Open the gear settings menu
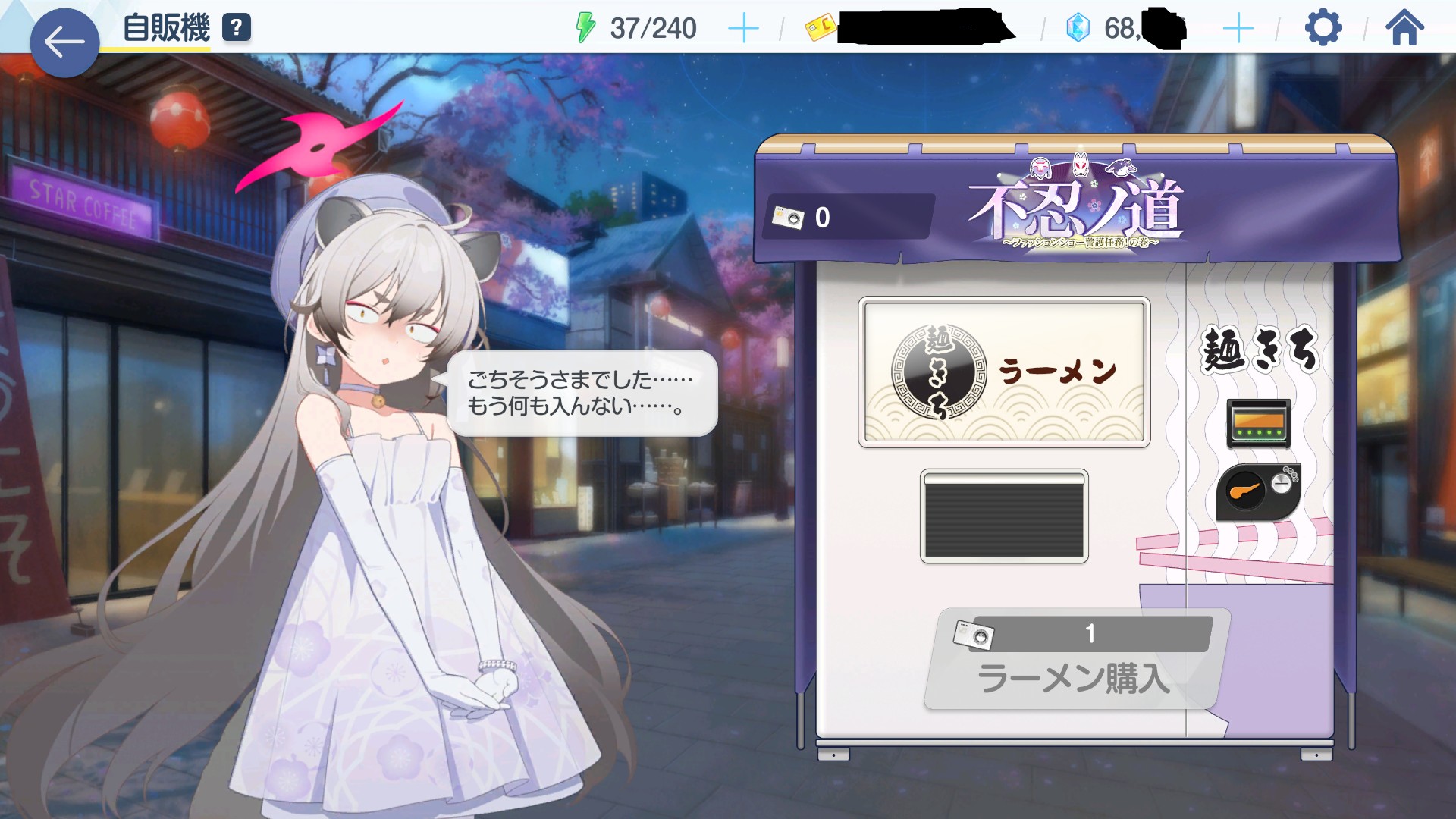Image resolution: width=1456 pixels, height=819 pixels. point(1323,29)
